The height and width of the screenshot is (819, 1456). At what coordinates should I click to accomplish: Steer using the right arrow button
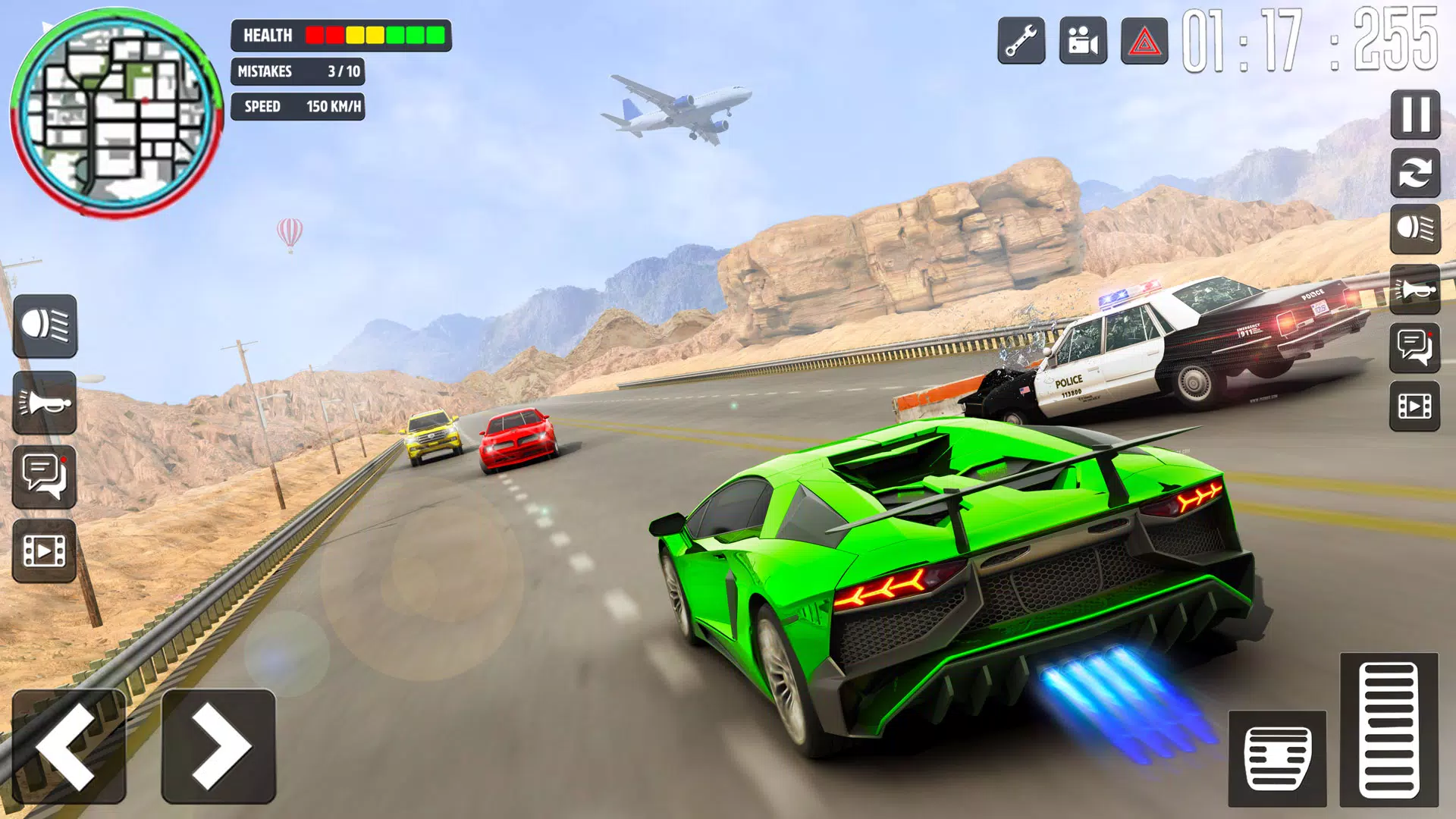218,746
